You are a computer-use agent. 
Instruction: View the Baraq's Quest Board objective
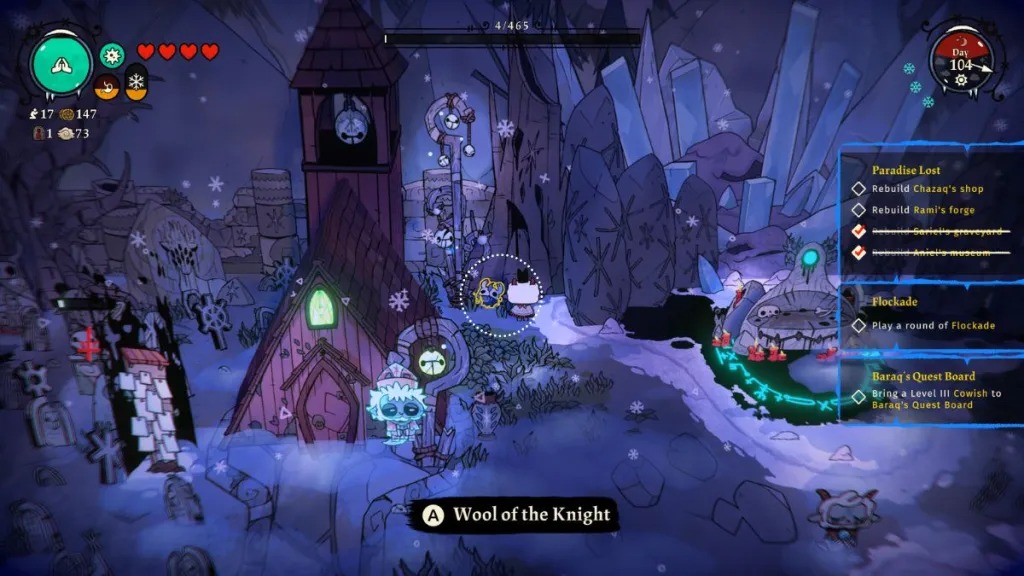(x=930, y=398)
